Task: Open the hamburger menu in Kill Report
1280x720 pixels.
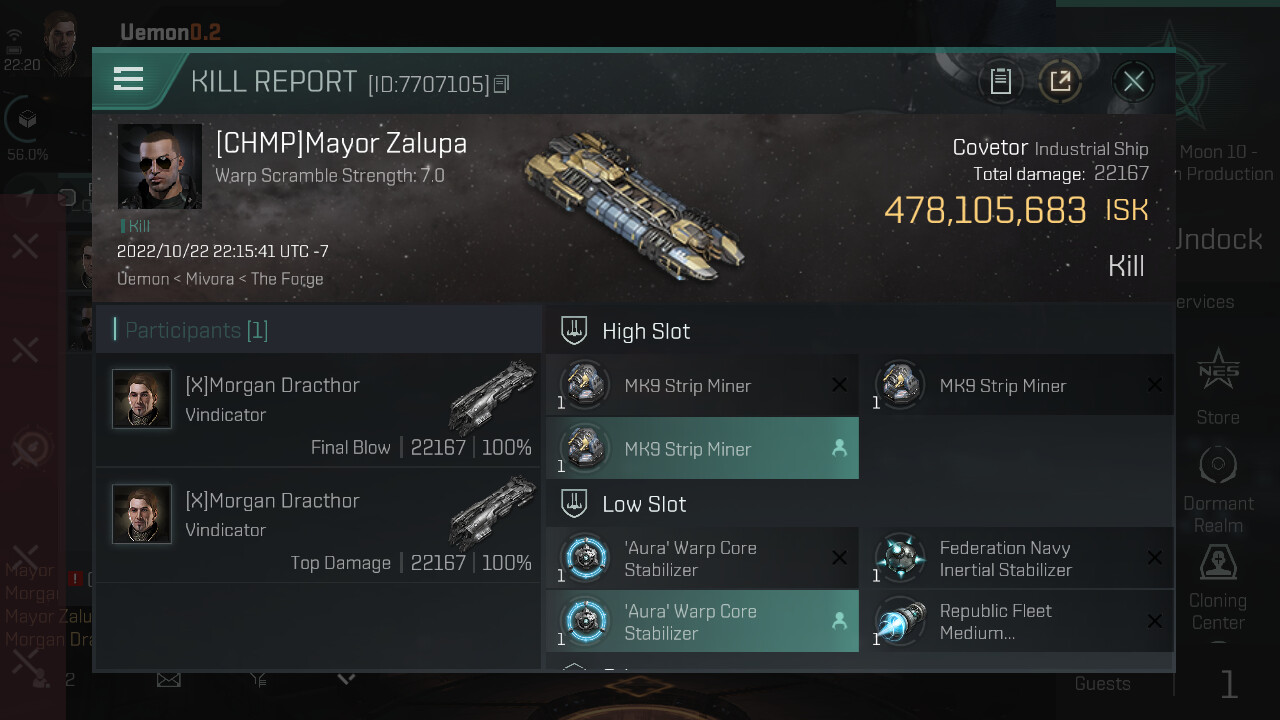Action: point(129,79)
